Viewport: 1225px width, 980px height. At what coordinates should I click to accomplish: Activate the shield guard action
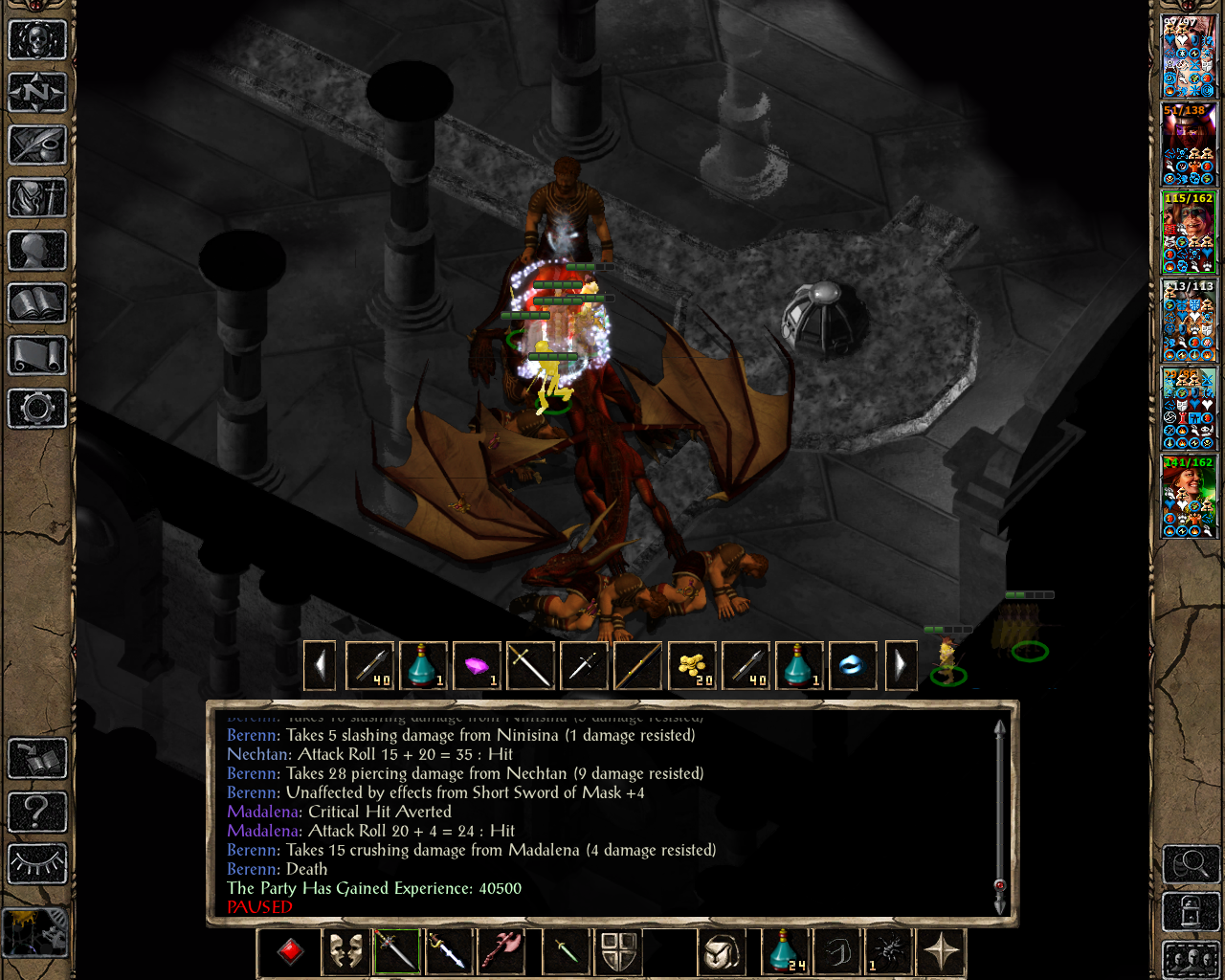(618, 952)
